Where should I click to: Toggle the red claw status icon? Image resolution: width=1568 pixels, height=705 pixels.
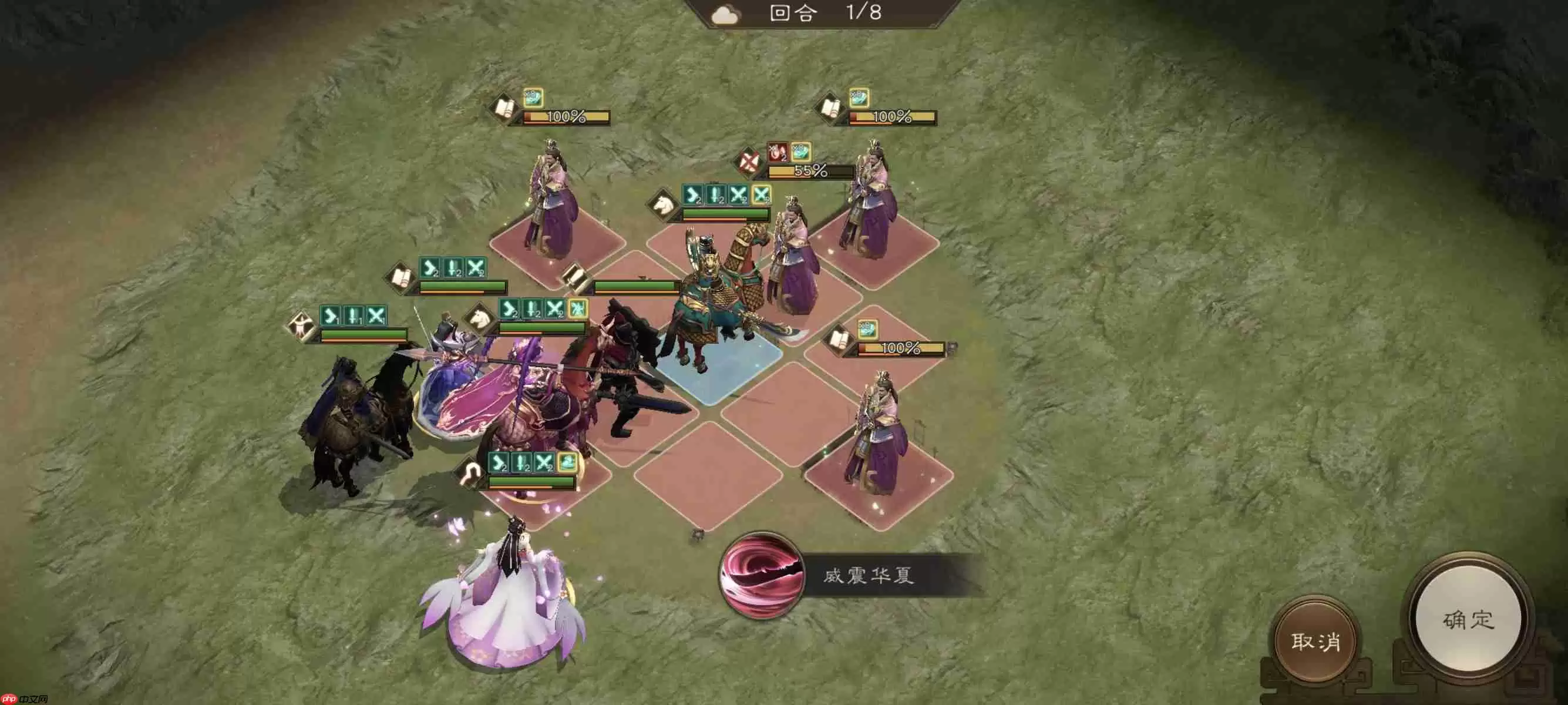pos(776,153)
